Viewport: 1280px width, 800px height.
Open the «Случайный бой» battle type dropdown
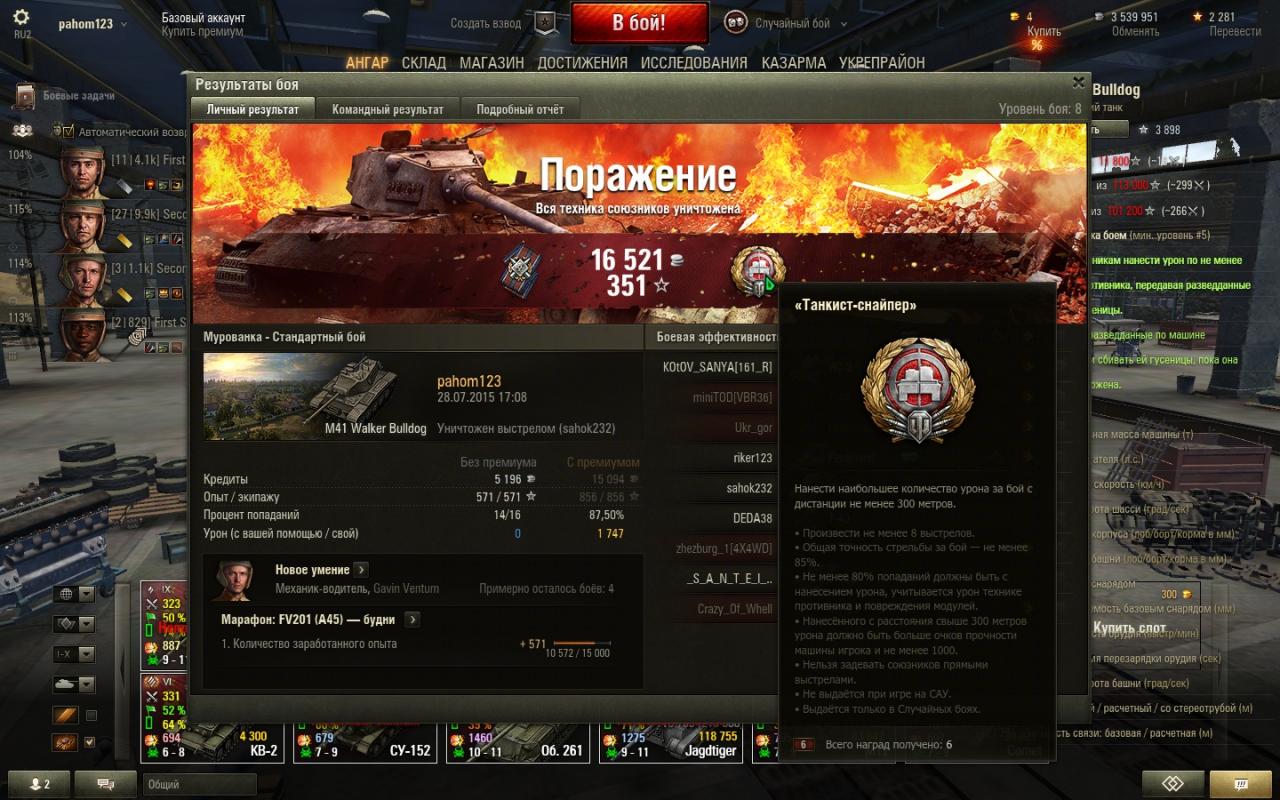pos(800,23)
